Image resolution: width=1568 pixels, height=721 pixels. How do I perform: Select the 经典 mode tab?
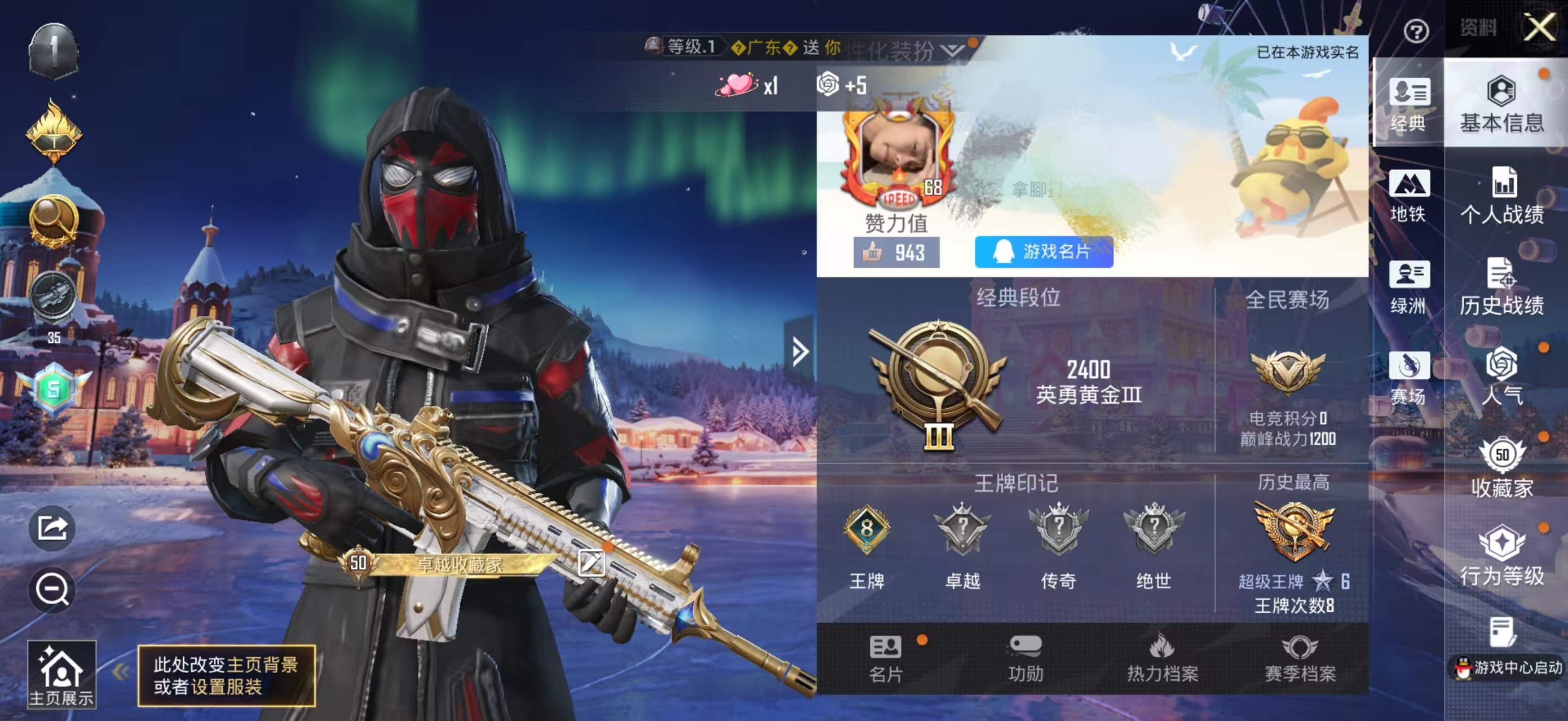(x=1408, y=105)
